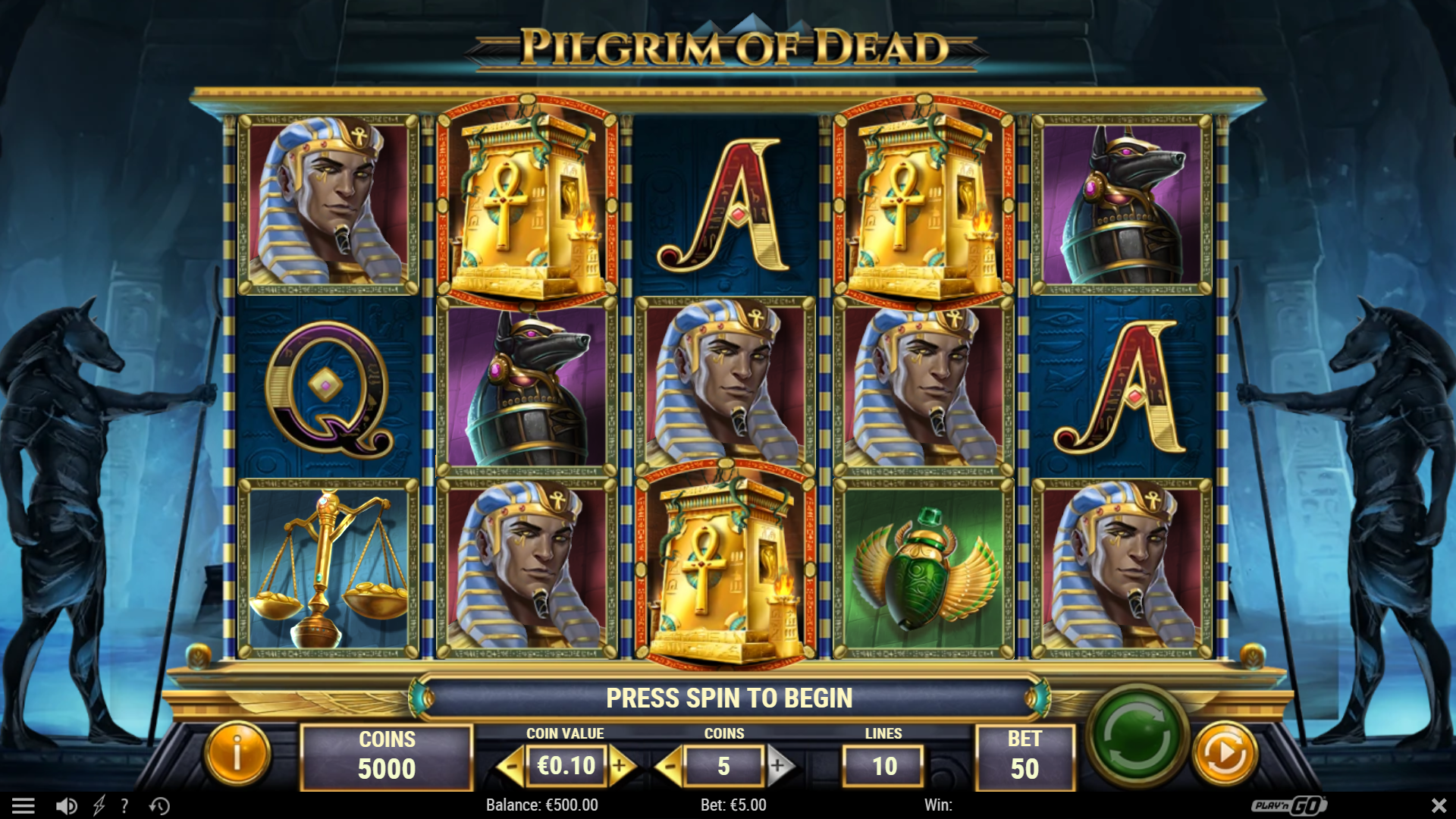Open the paytable info button
Screen dimensions: 1456x819
pyautogui.click(x=237, y=755)
